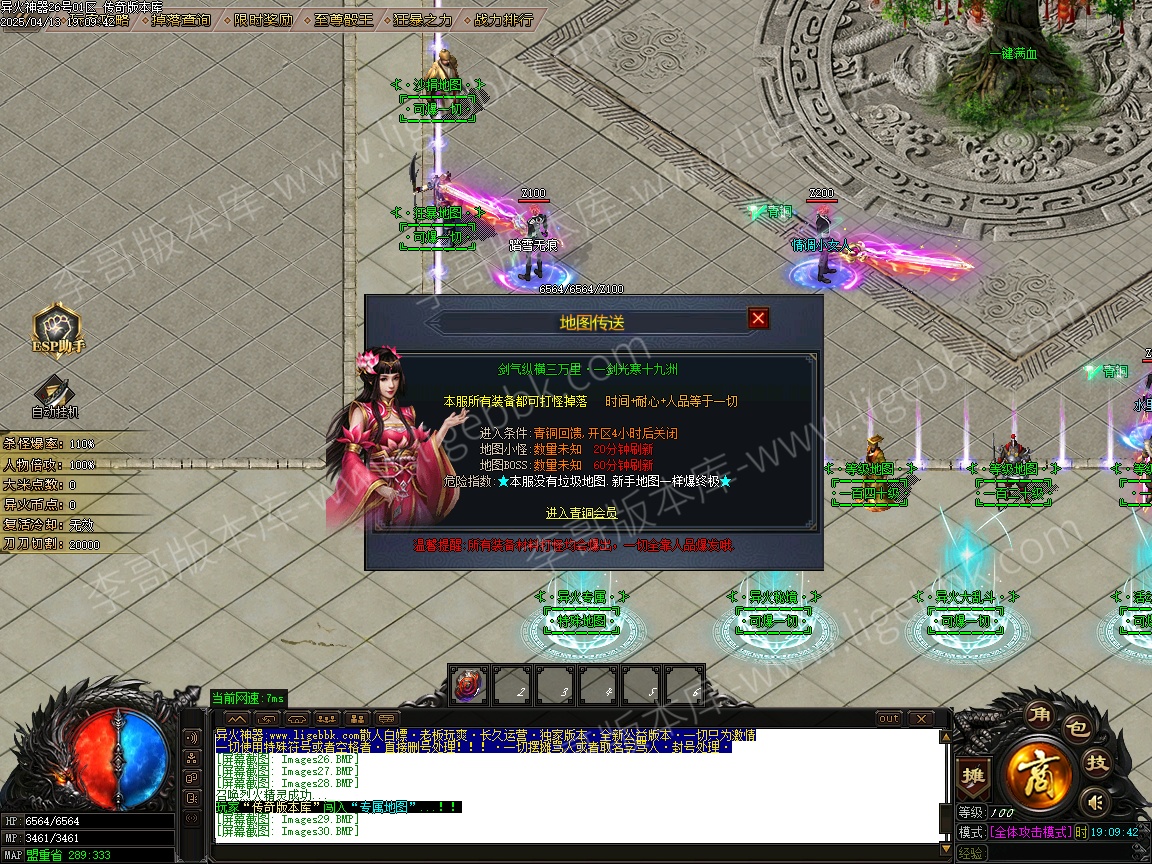The image size is (1152, 864).
Task: Open the 至尊骰王 menu
Action: (343, 19)
